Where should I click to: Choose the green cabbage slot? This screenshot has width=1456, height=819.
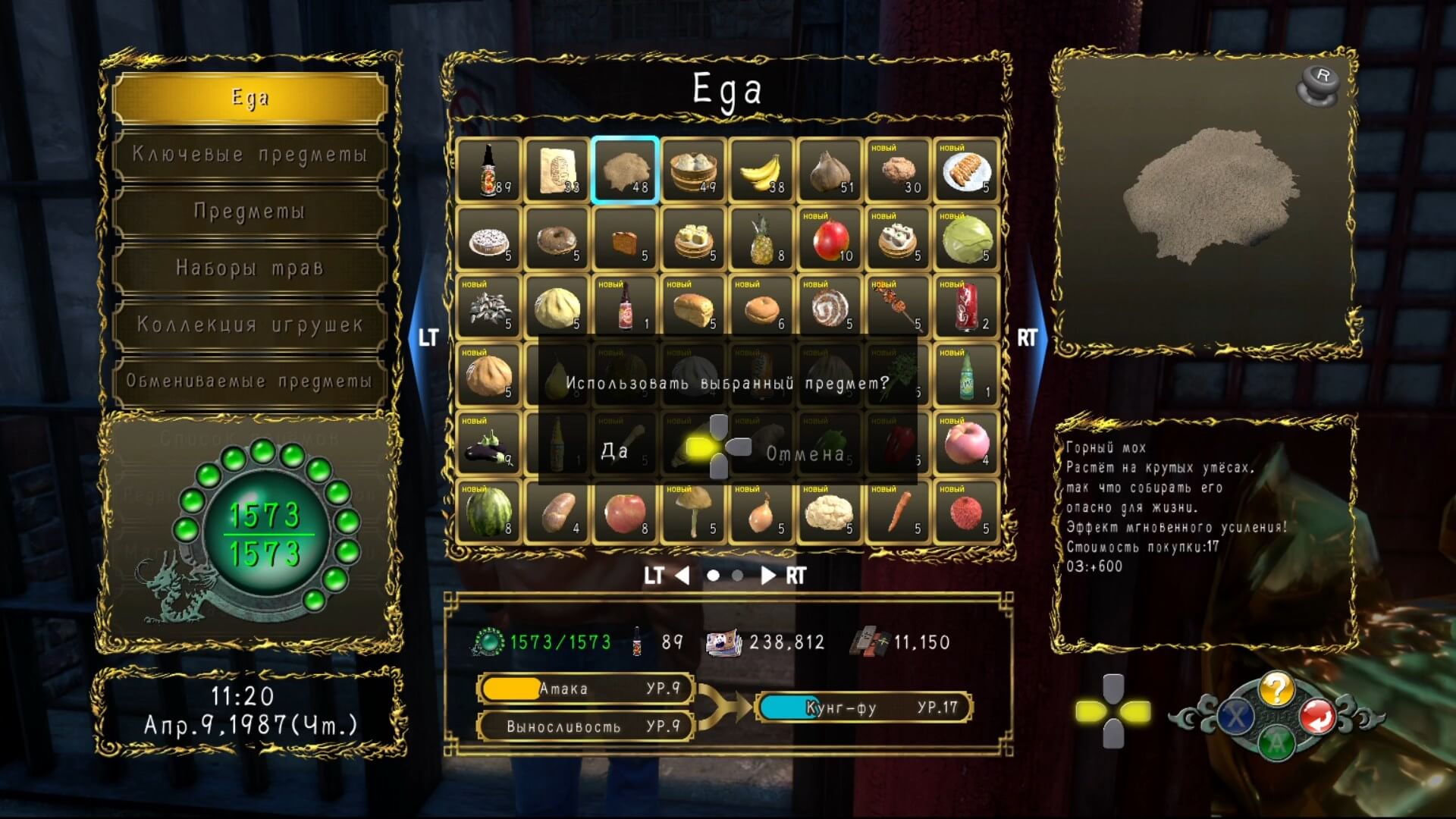[x=966, y=239]
